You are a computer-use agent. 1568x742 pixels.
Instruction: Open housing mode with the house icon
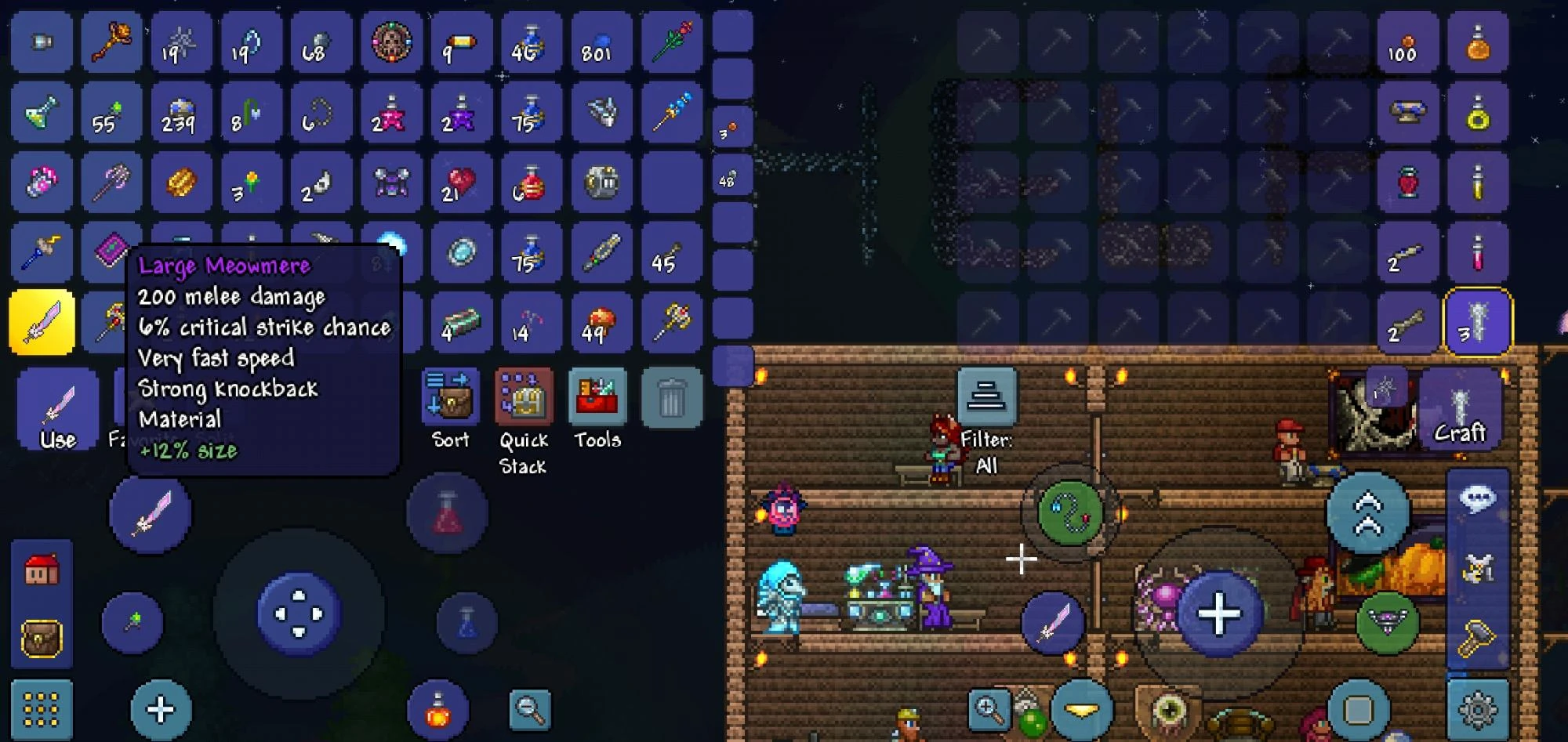pyautogui.click(x=42, y=570)
